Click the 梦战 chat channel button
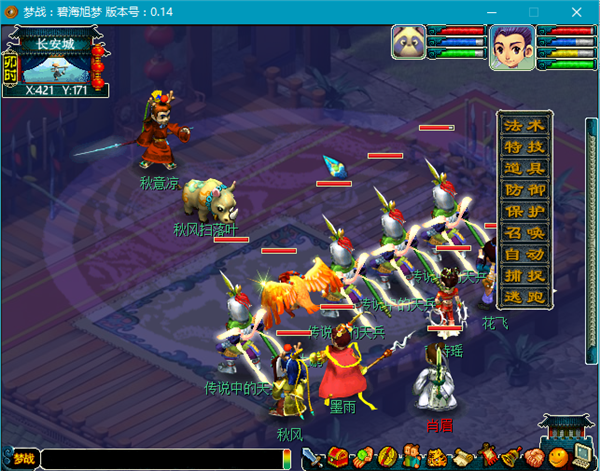Viewport: 600px width, 471px height. (21, 460)
